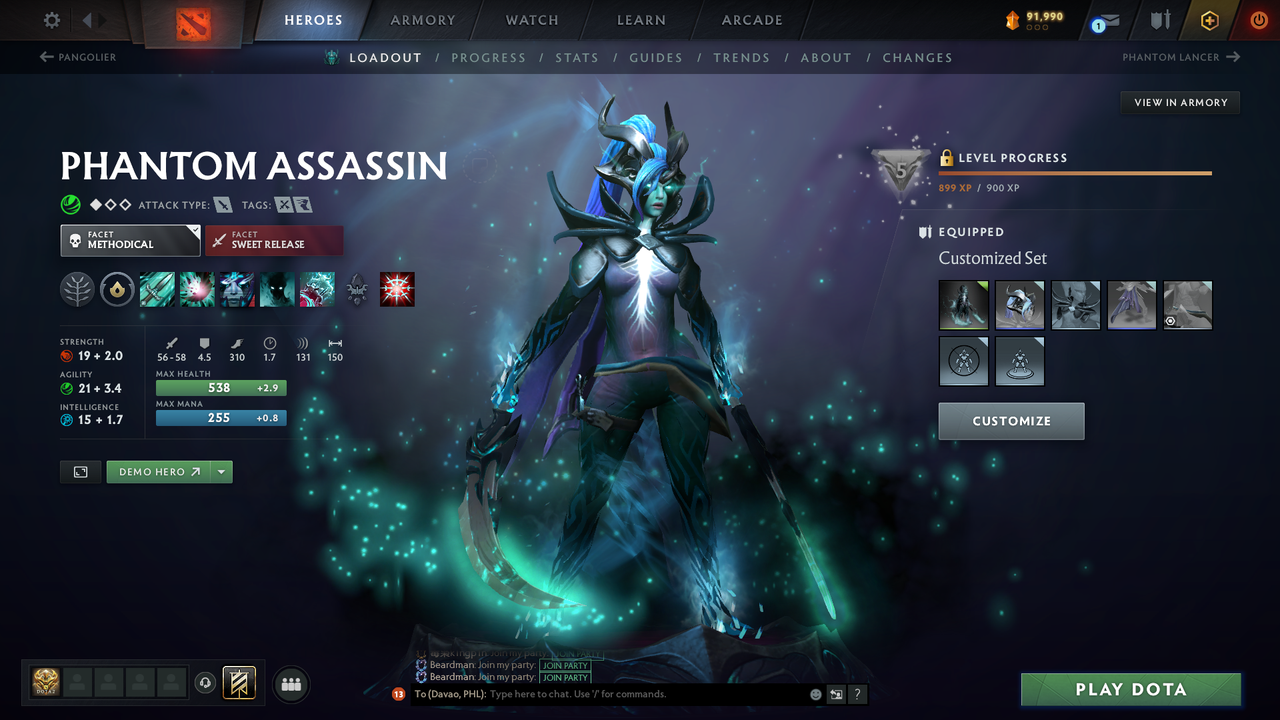Viewport: 1280px width, 720px height.
Task: Select the Stifling Blades ability icon
Action: (x=157, y=289)
